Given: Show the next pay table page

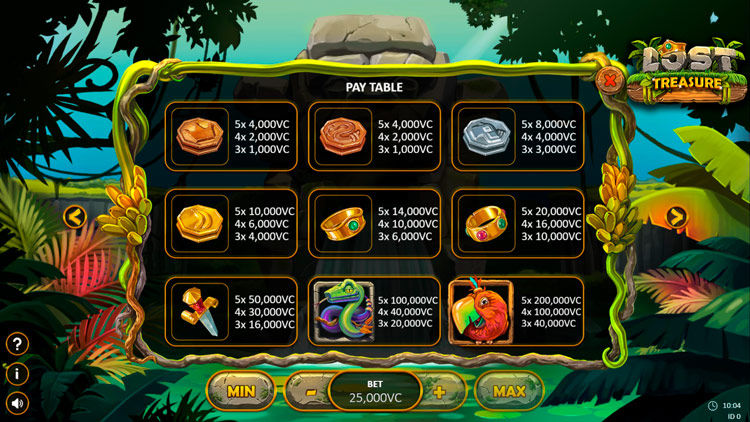Looking at the screenshot, I should [x=677, y=216].
